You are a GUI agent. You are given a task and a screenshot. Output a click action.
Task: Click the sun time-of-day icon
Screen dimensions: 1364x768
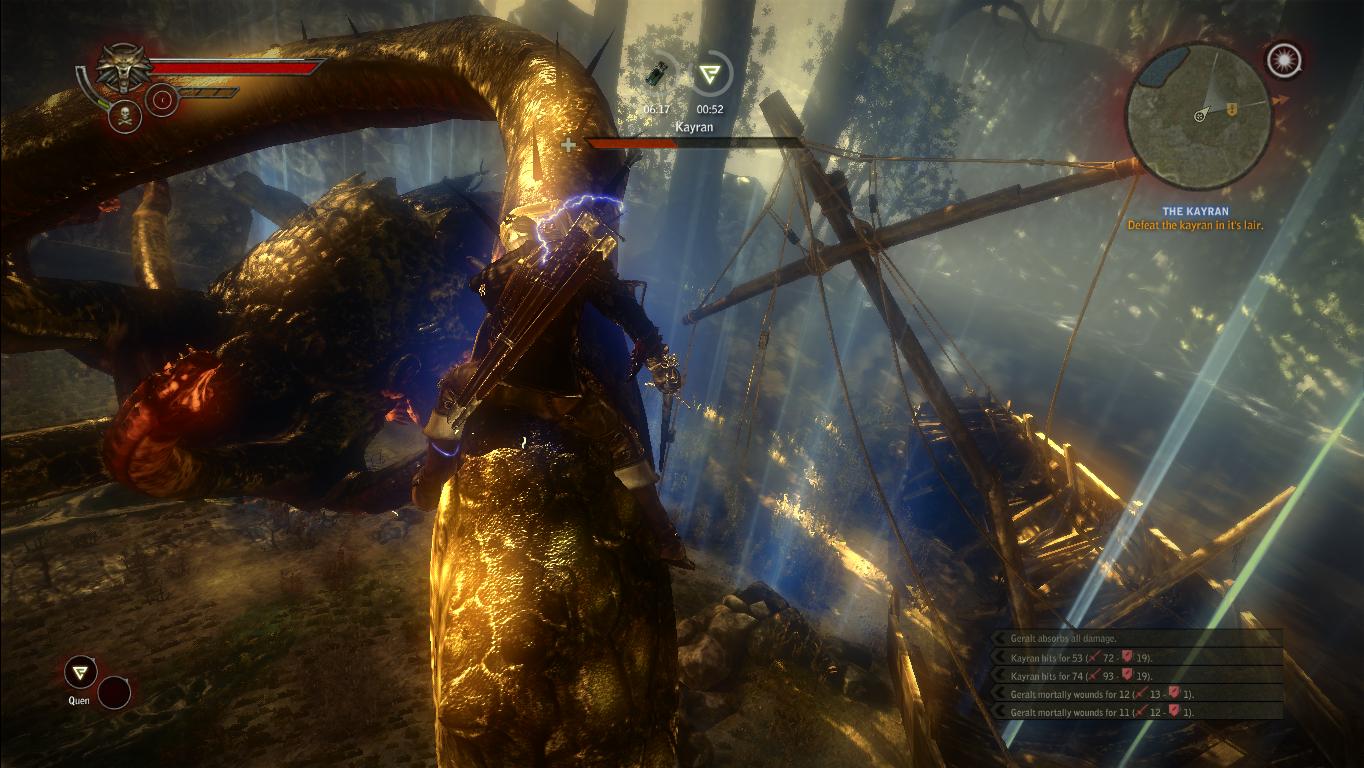(x=1281, y=61)
